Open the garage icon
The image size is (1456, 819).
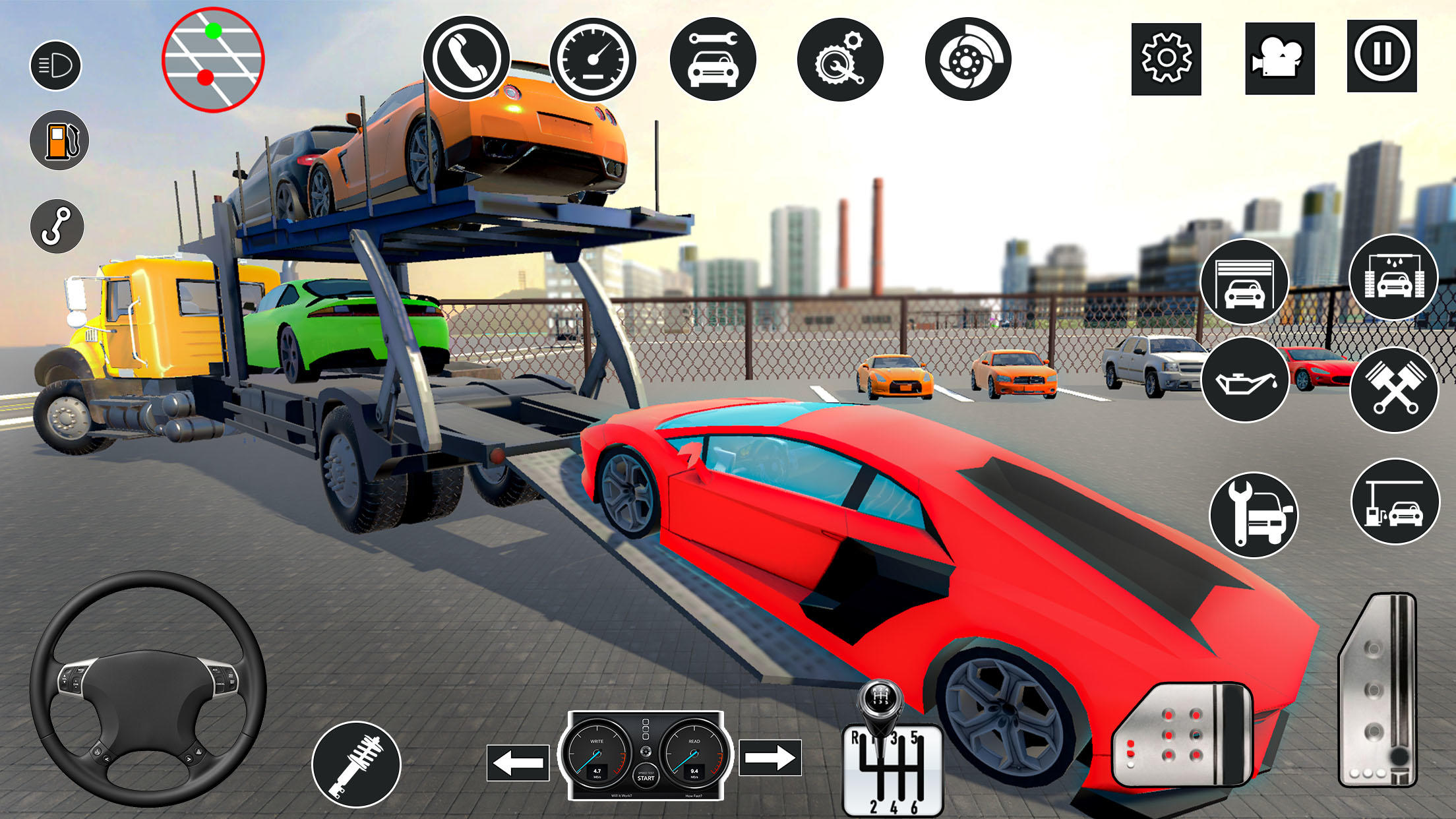point(1244,282)
